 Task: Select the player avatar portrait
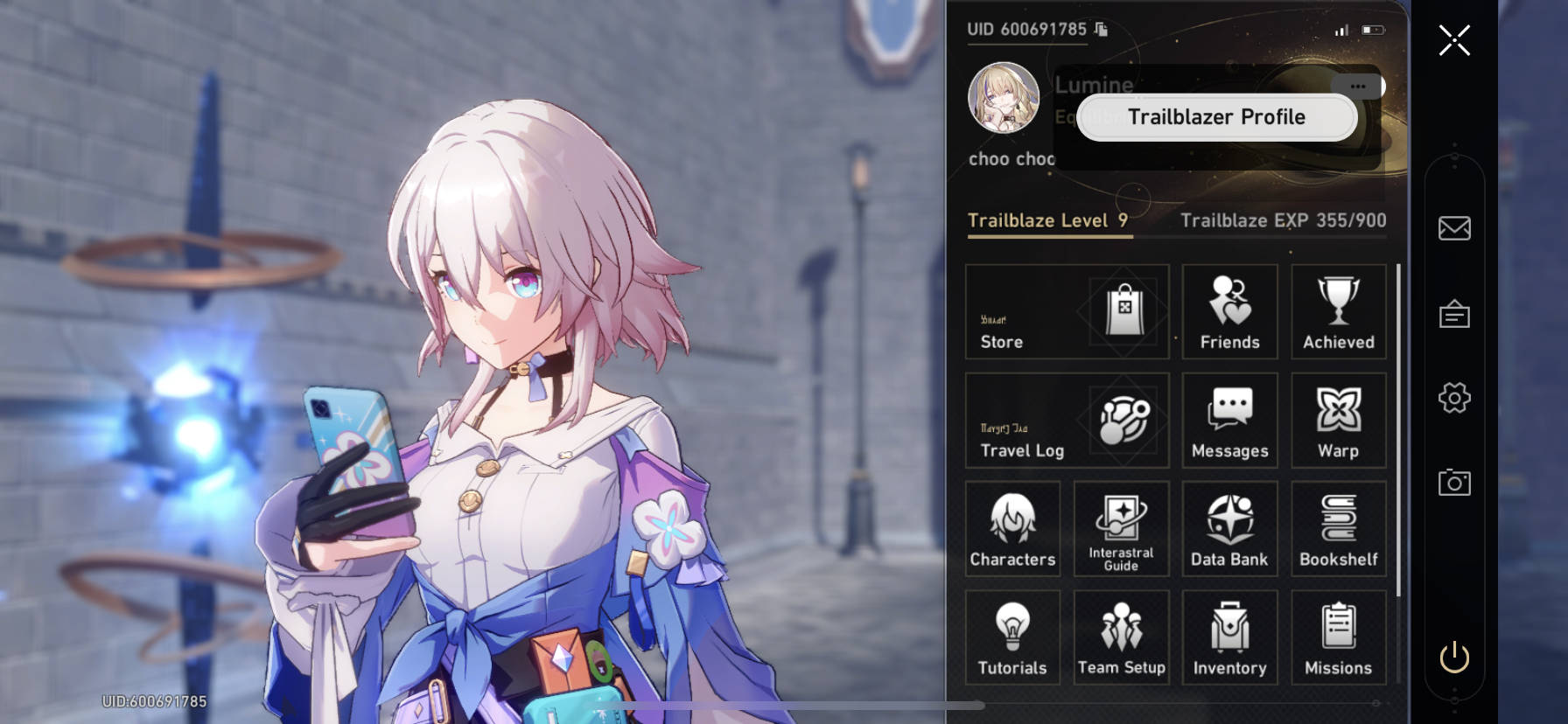pos(1004,98)
